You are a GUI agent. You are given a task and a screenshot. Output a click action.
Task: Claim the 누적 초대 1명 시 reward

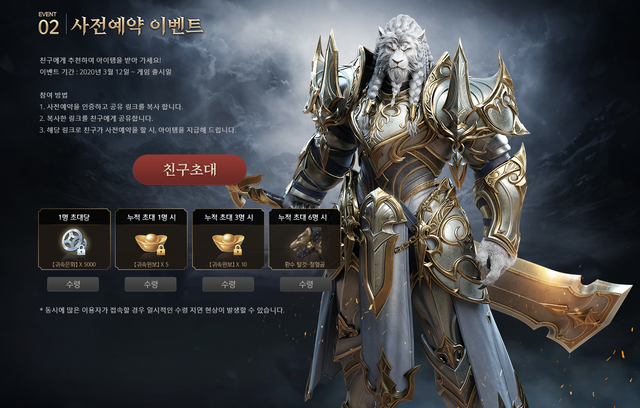(151, 284)
